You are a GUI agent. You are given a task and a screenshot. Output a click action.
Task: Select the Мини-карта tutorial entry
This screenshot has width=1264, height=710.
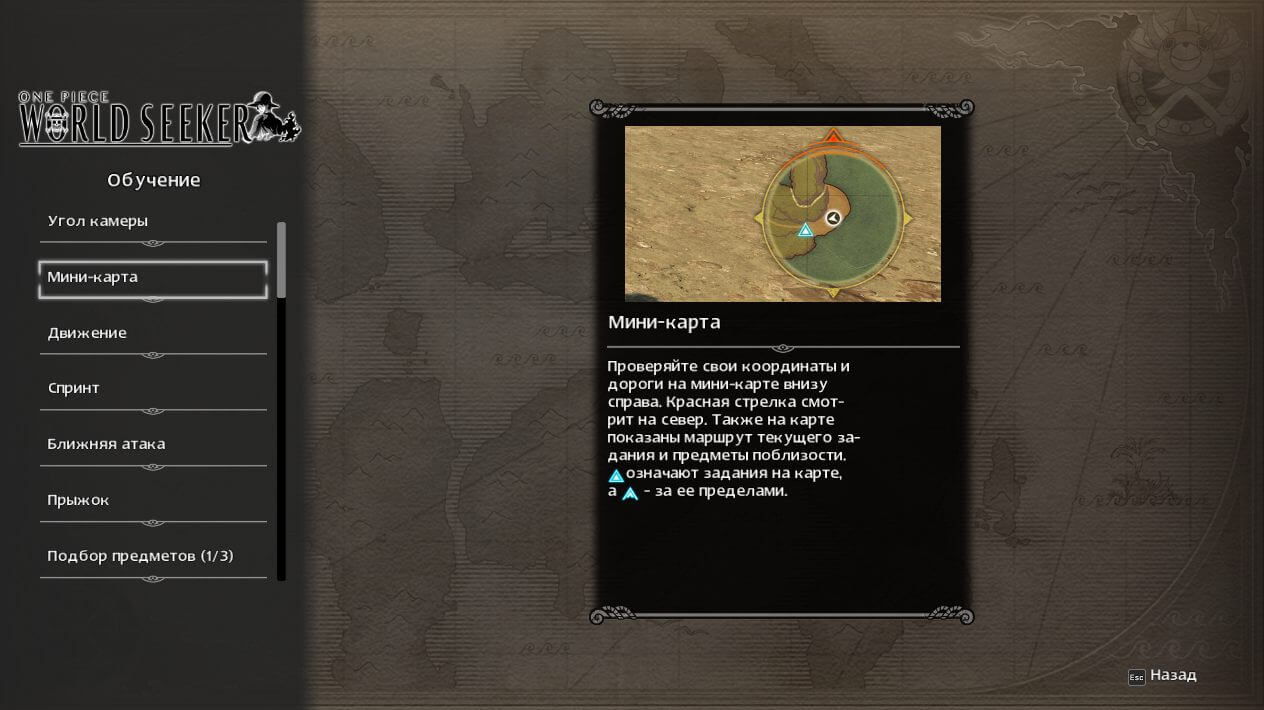[152, 278]
